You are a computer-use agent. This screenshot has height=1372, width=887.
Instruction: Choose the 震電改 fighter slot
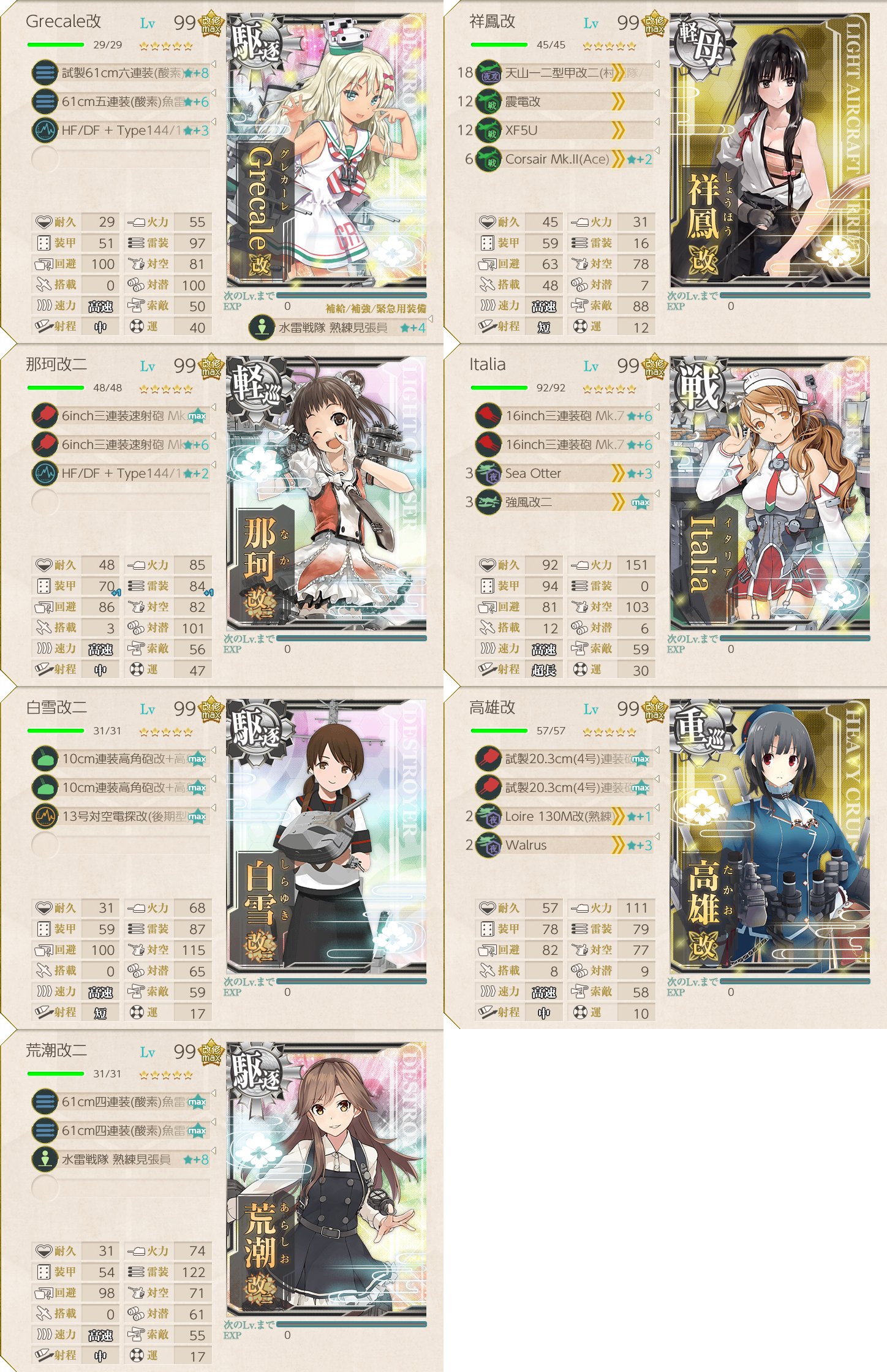tap(564, 102)
